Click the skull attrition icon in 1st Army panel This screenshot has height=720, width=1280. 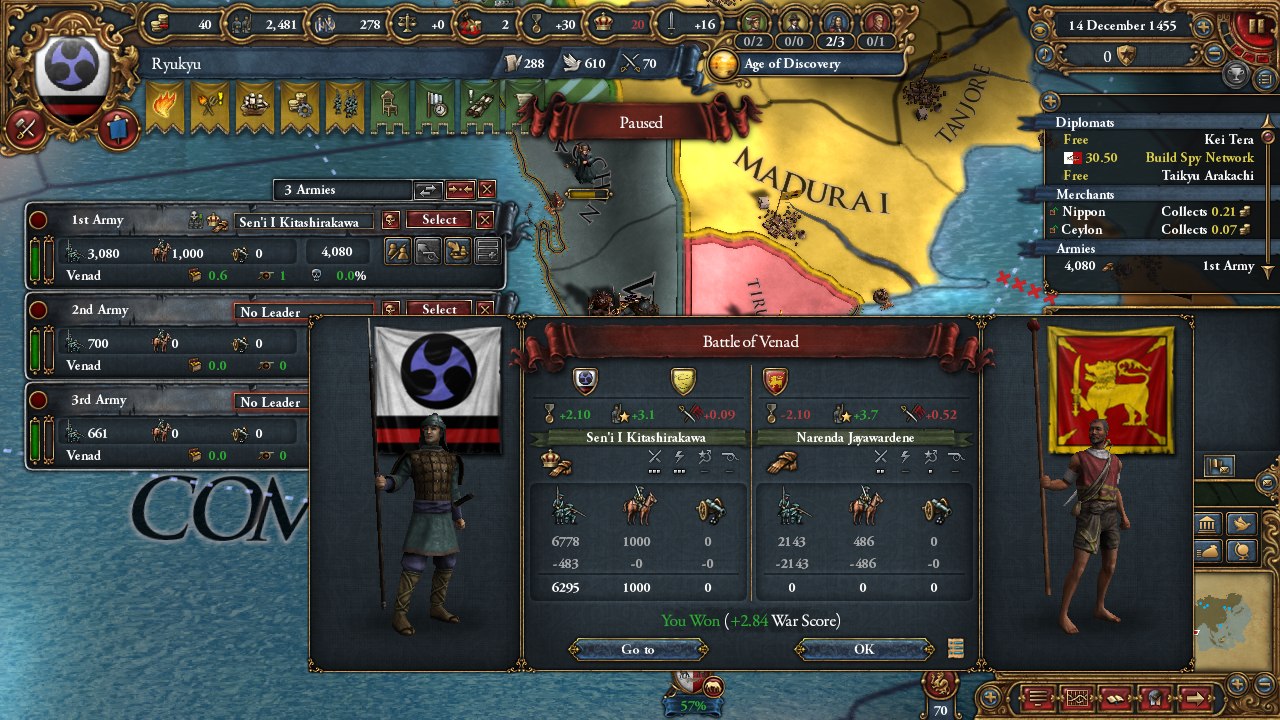tap(316, 276)
